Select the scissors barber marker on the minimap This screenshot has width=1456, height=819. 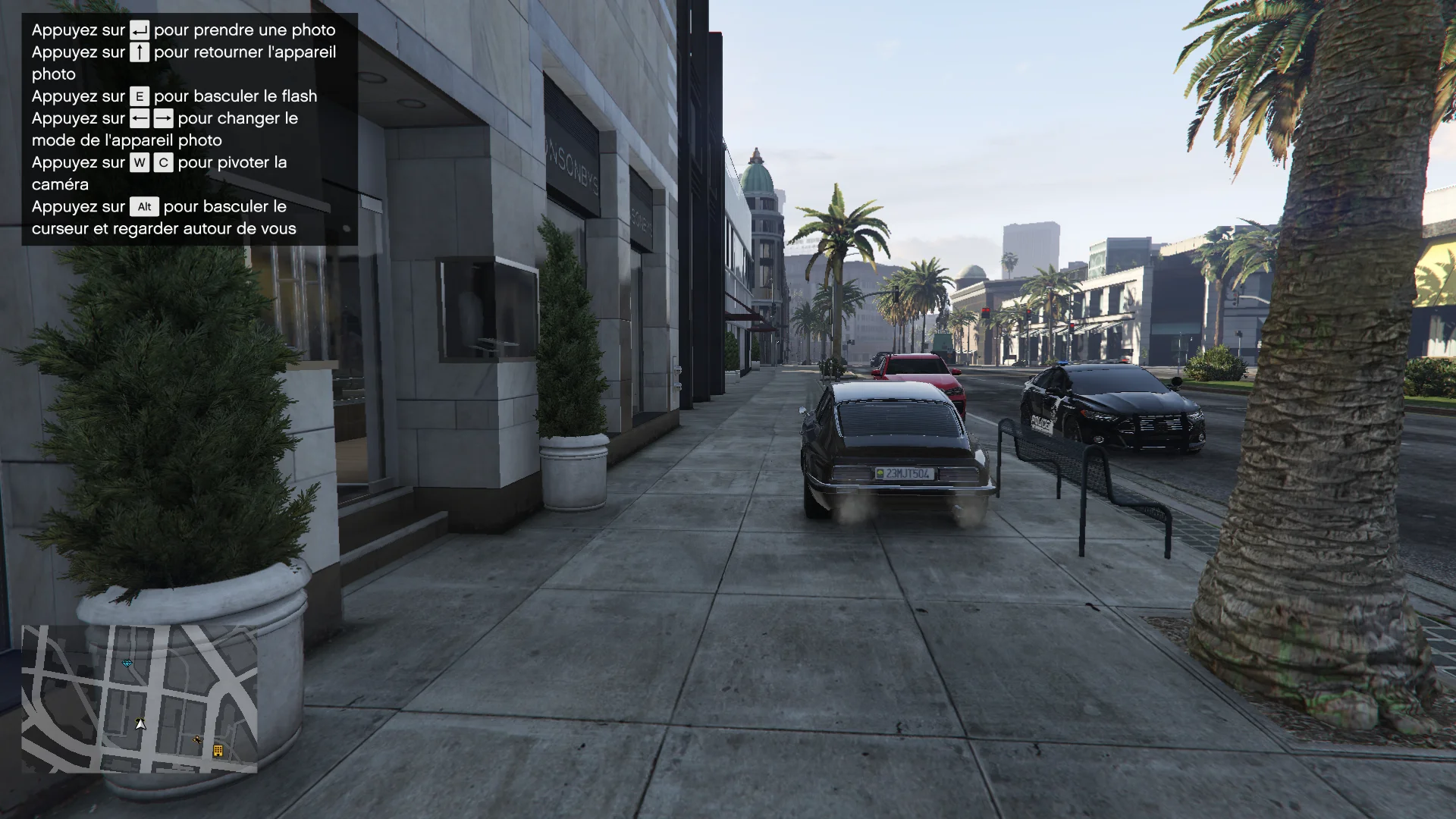coord(198,739)
